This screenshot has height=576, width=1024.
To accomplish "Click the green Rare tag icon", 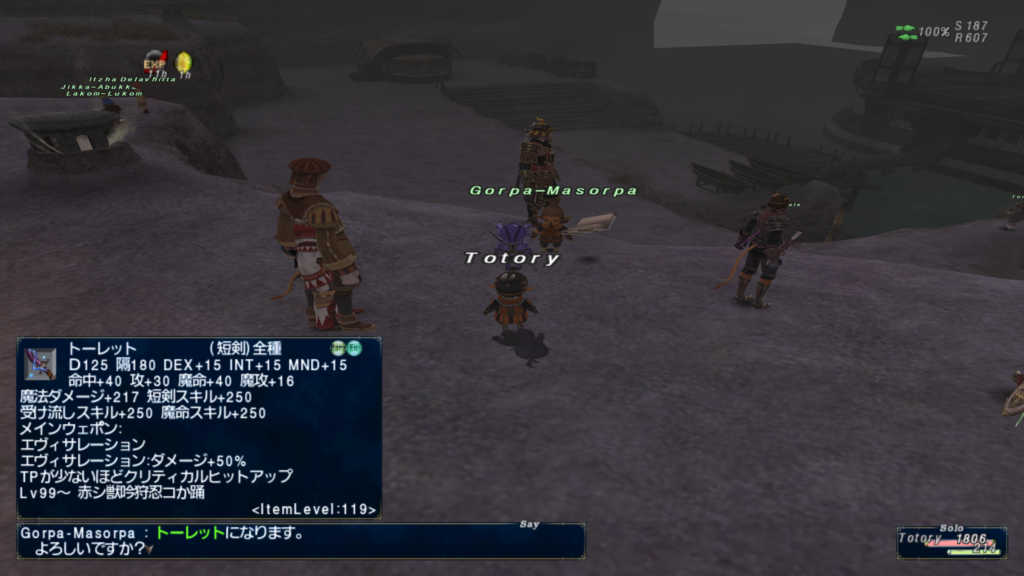I will click(338, 348).
